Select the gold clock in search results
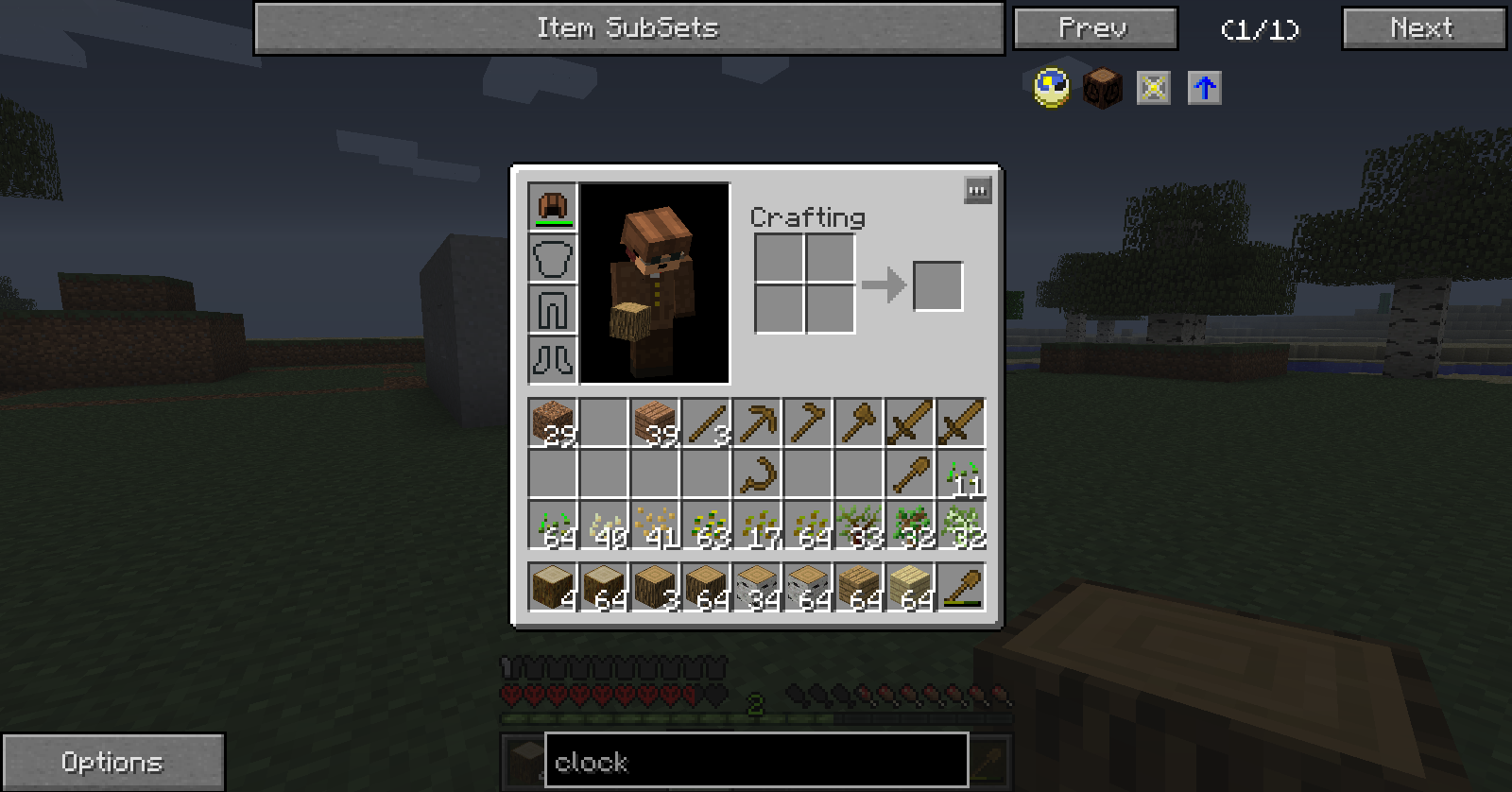The width and height of the screenshot is (1512, 792). [1052, 88]
